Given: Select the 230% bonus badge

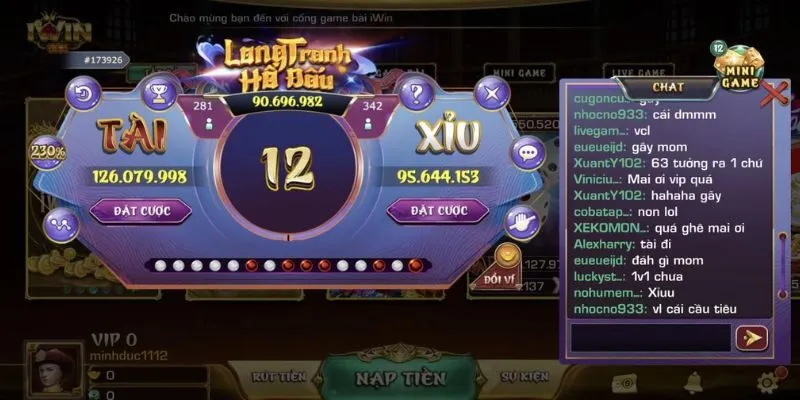Looking at the screenshot, I should coord(47,153).
